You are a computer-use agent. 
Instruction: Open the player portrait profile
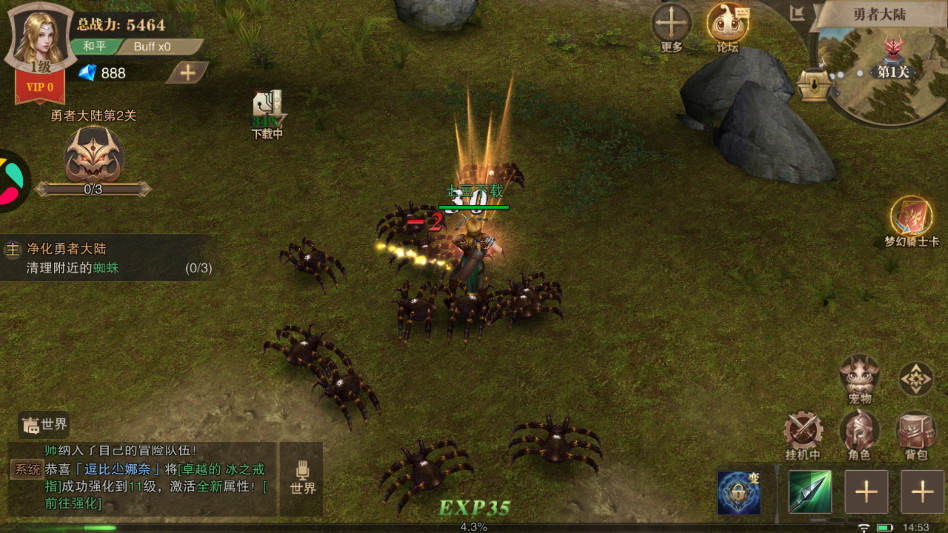coord(39,38)
